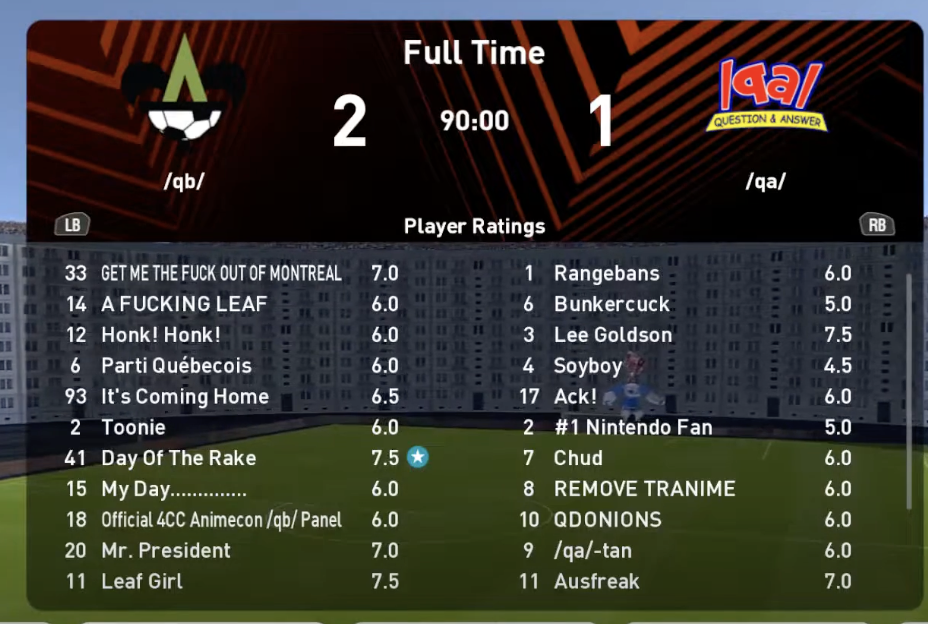Select the GET ME THE FUCK OUT OF MONTREAL row
The image size is (928, 624).
click(x=221, y=273)
